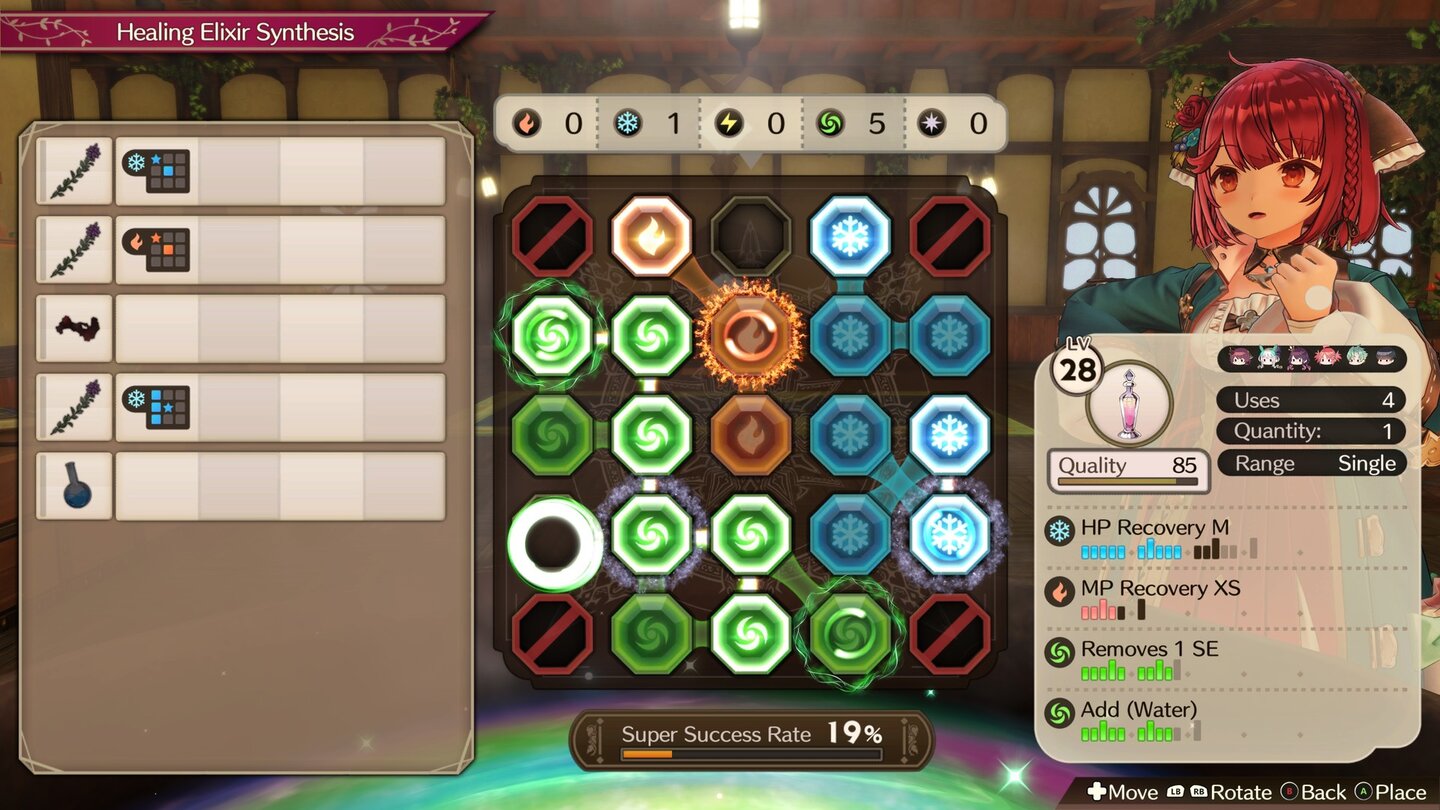Open the empty blue flask ingredient slot
Image resolution: width=1440 pixels, height=810 pixels.
pos(74,486)
